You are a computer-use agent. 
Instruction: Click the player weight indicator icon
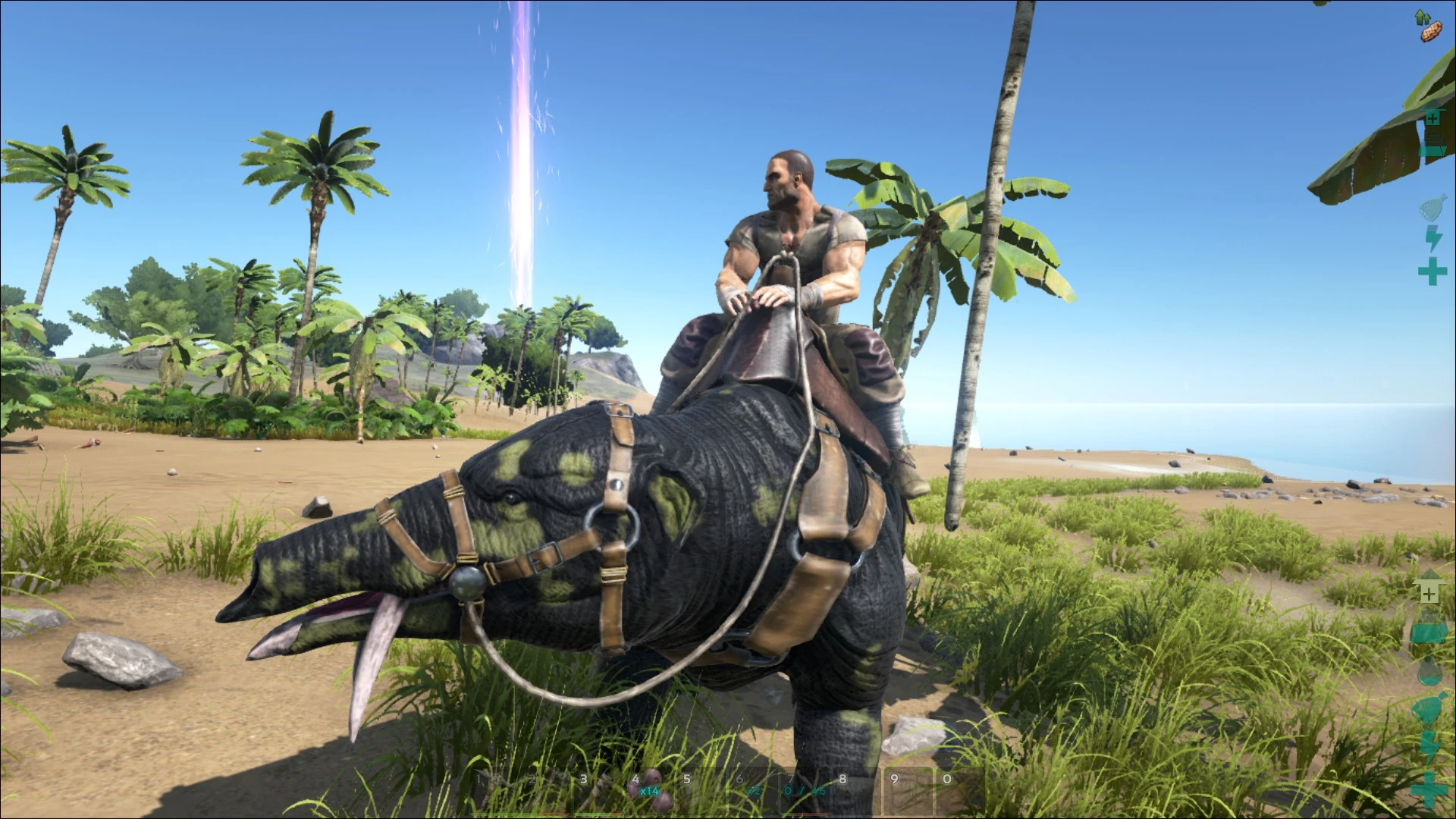tap(1431, 143)
